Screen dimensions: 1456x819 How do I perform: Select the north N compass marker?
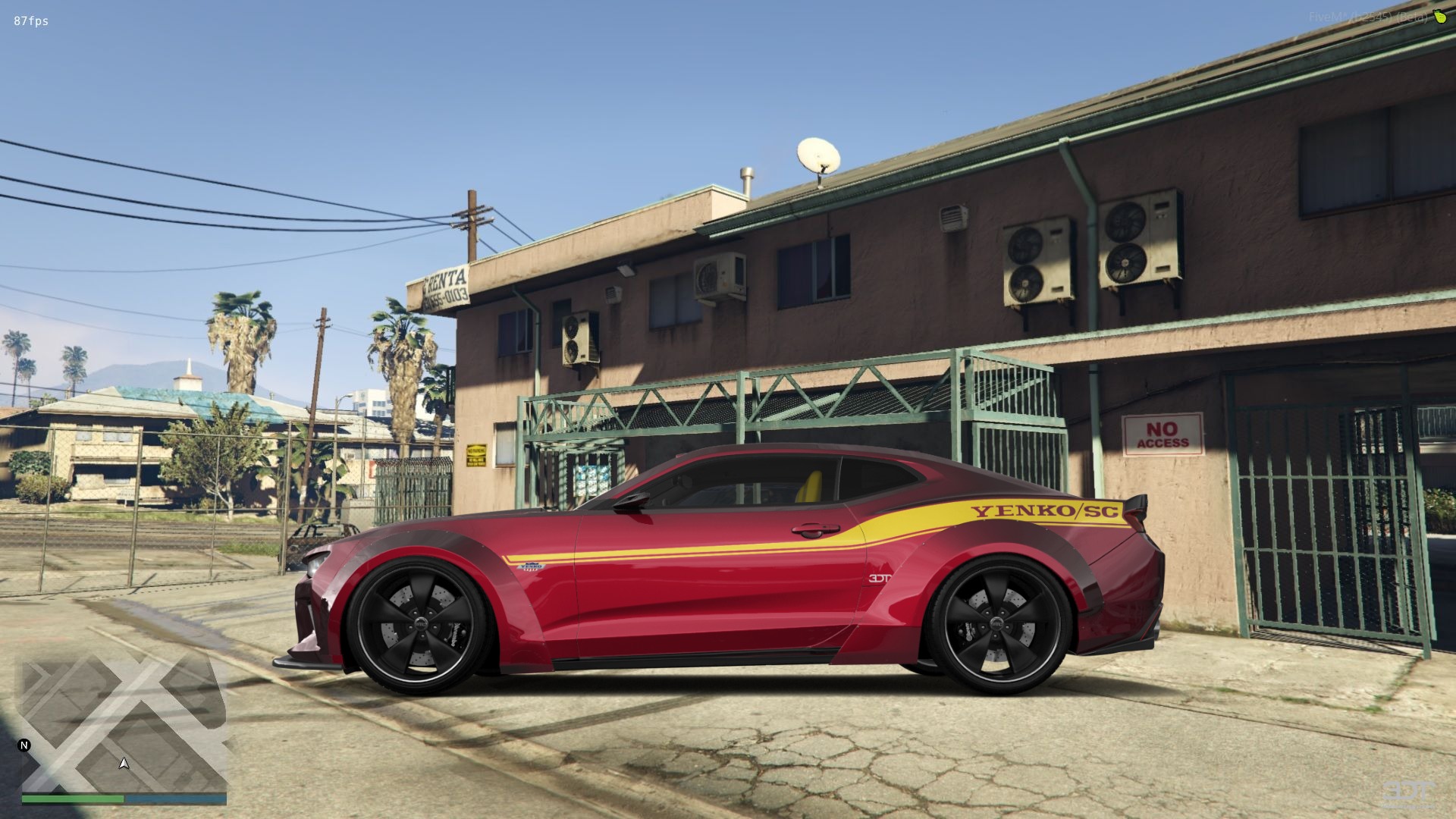click(x=24, y=745)
